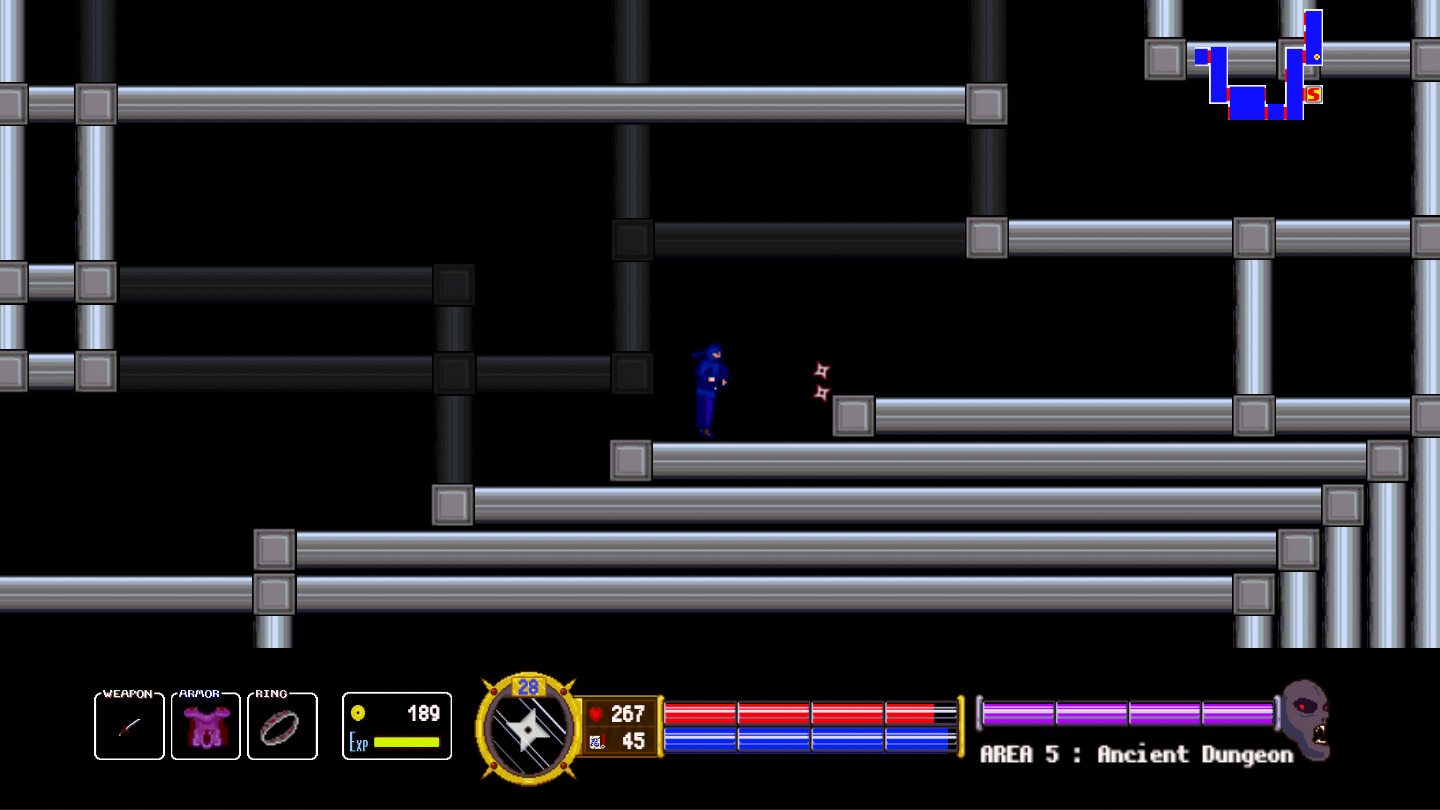
Task: Select the equipped RING icon
Action: (x=281, y=725)
